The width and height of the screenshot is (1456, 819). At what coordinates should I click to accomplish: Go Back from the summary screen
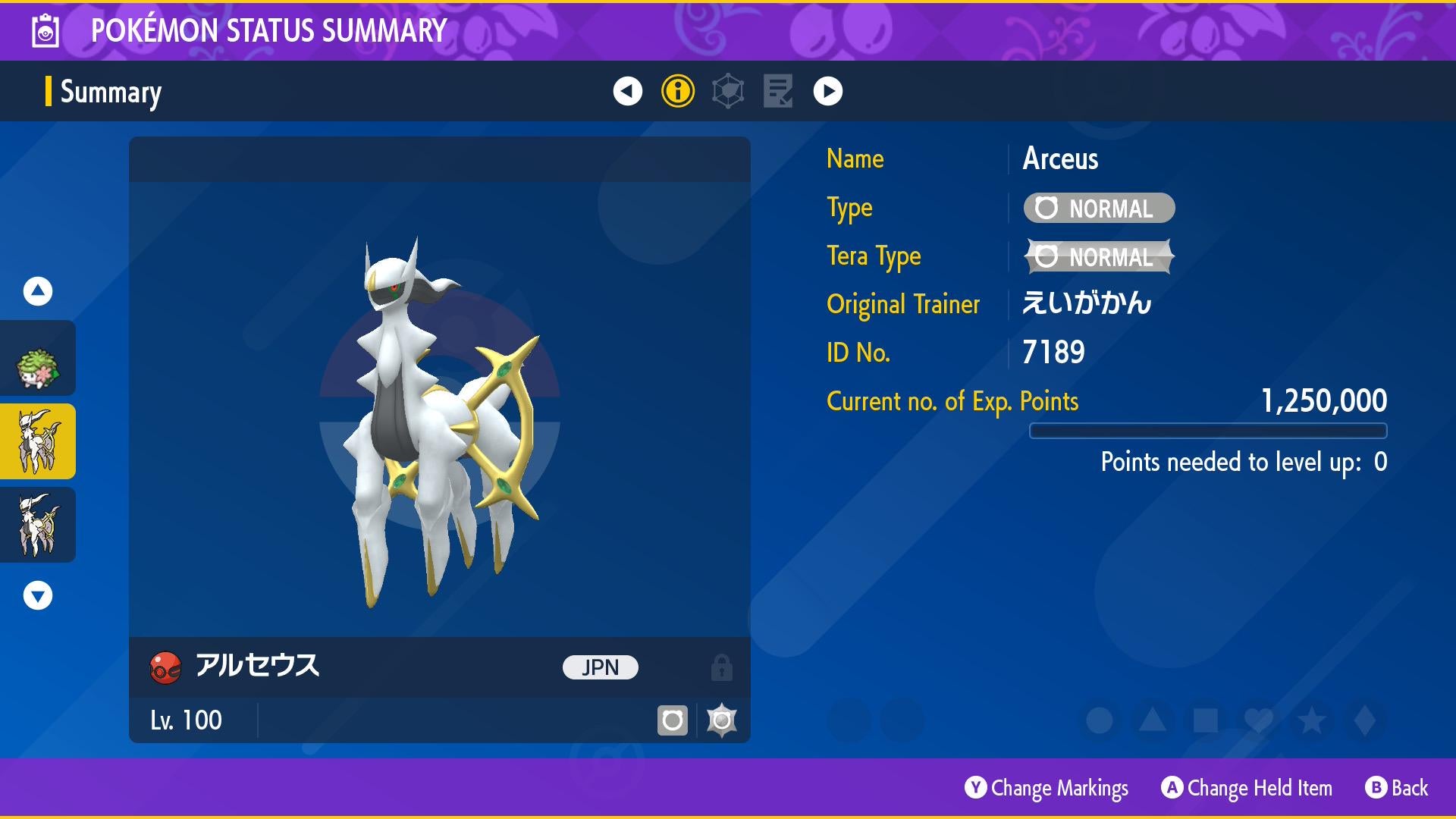click(1397, 789)
